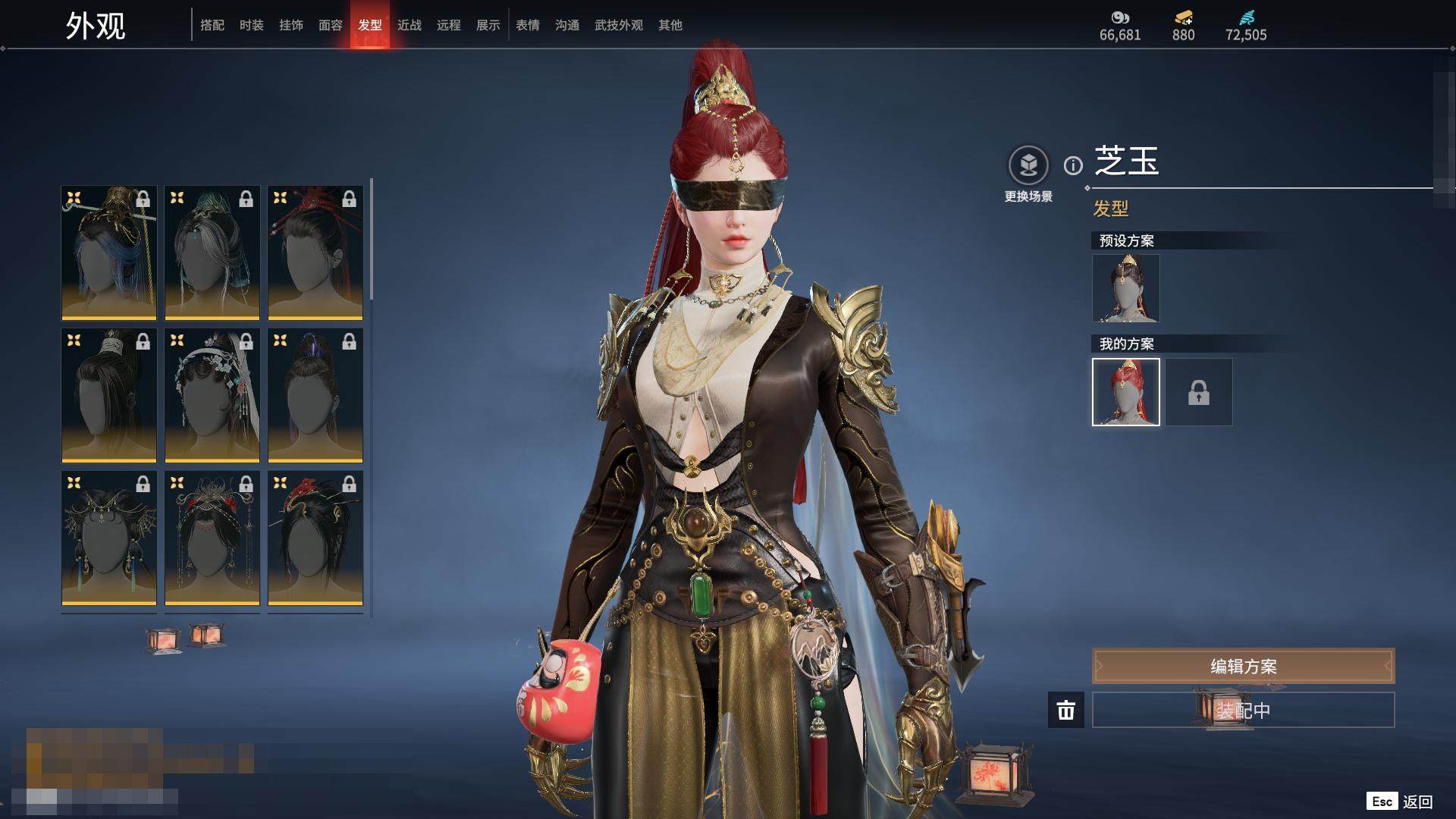The height and width of the screenshot is (819, 1456).
Task: Click the 更换场景 change scene button
Action: (x=1028, y=165)
